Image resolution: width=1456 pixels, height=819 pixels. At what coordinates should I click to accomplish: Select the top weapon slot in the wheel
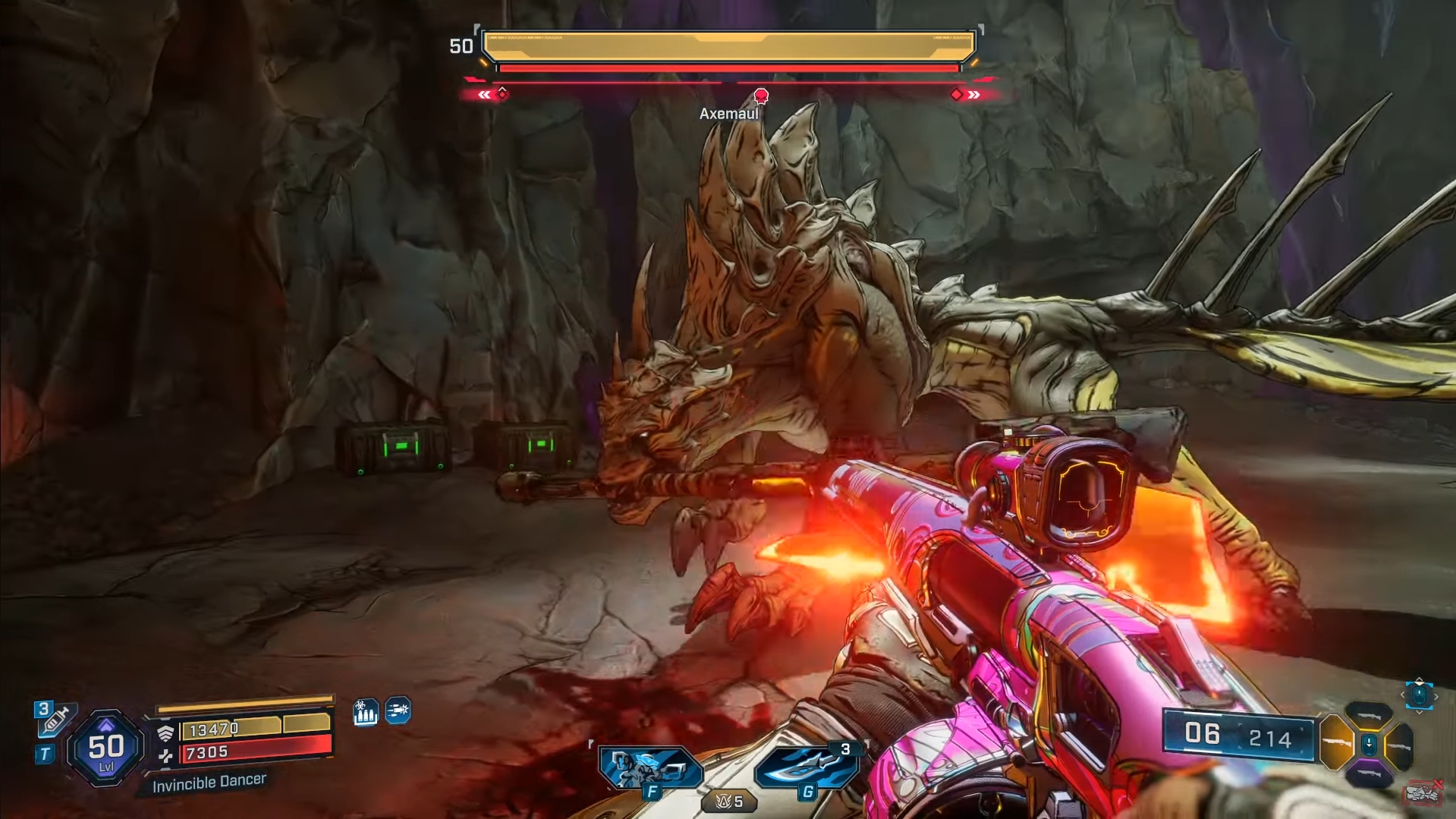coord(1369,713)
